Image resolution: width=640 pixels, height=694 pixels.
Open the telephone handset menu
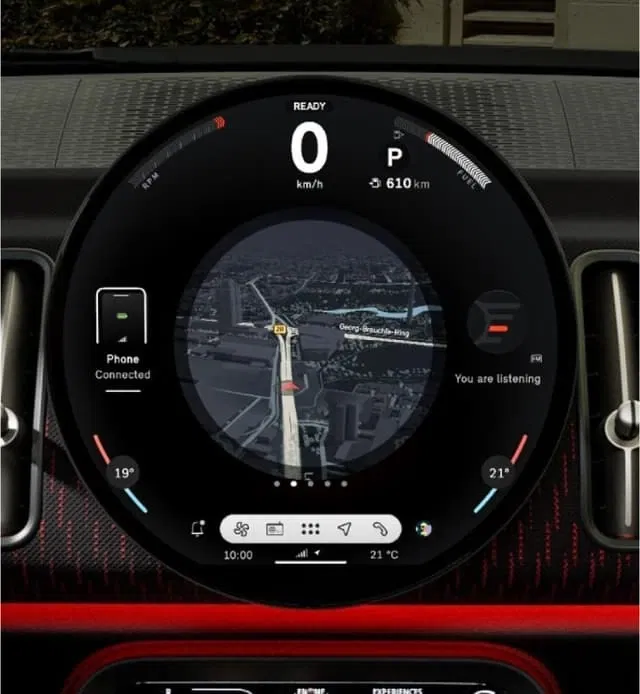(x=379, y=529)
